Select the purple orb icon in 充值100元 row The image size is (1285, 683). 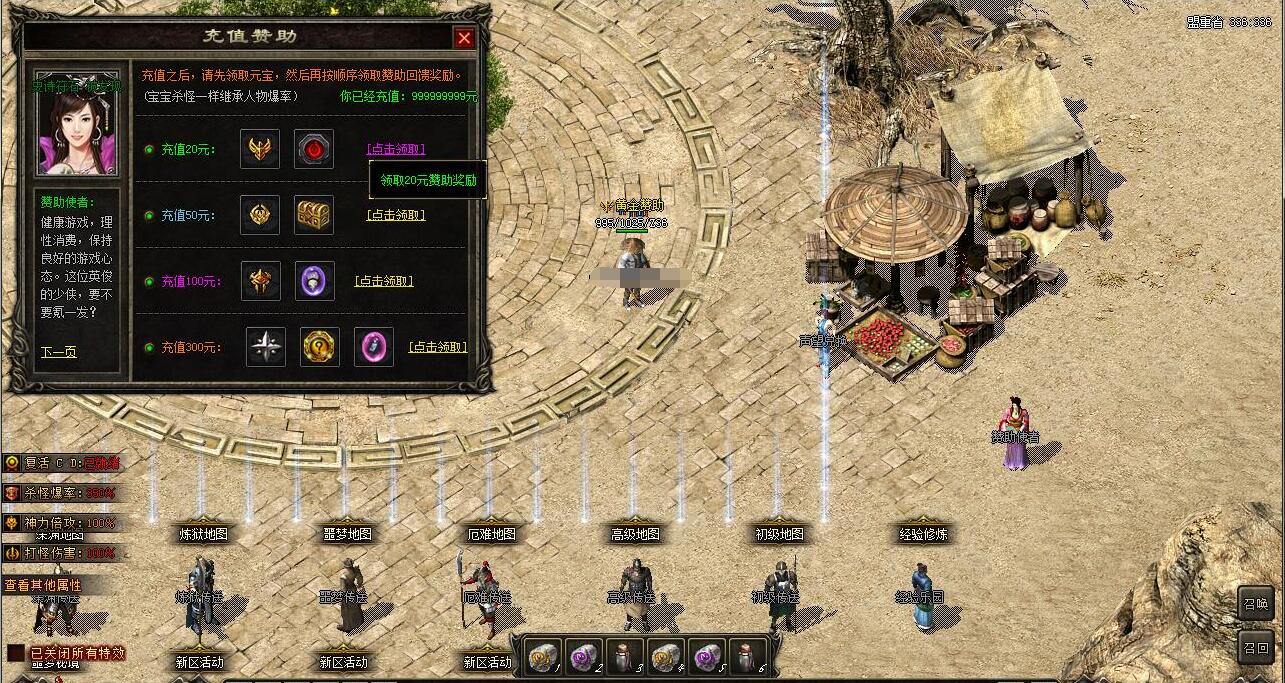tap(314, 281)
